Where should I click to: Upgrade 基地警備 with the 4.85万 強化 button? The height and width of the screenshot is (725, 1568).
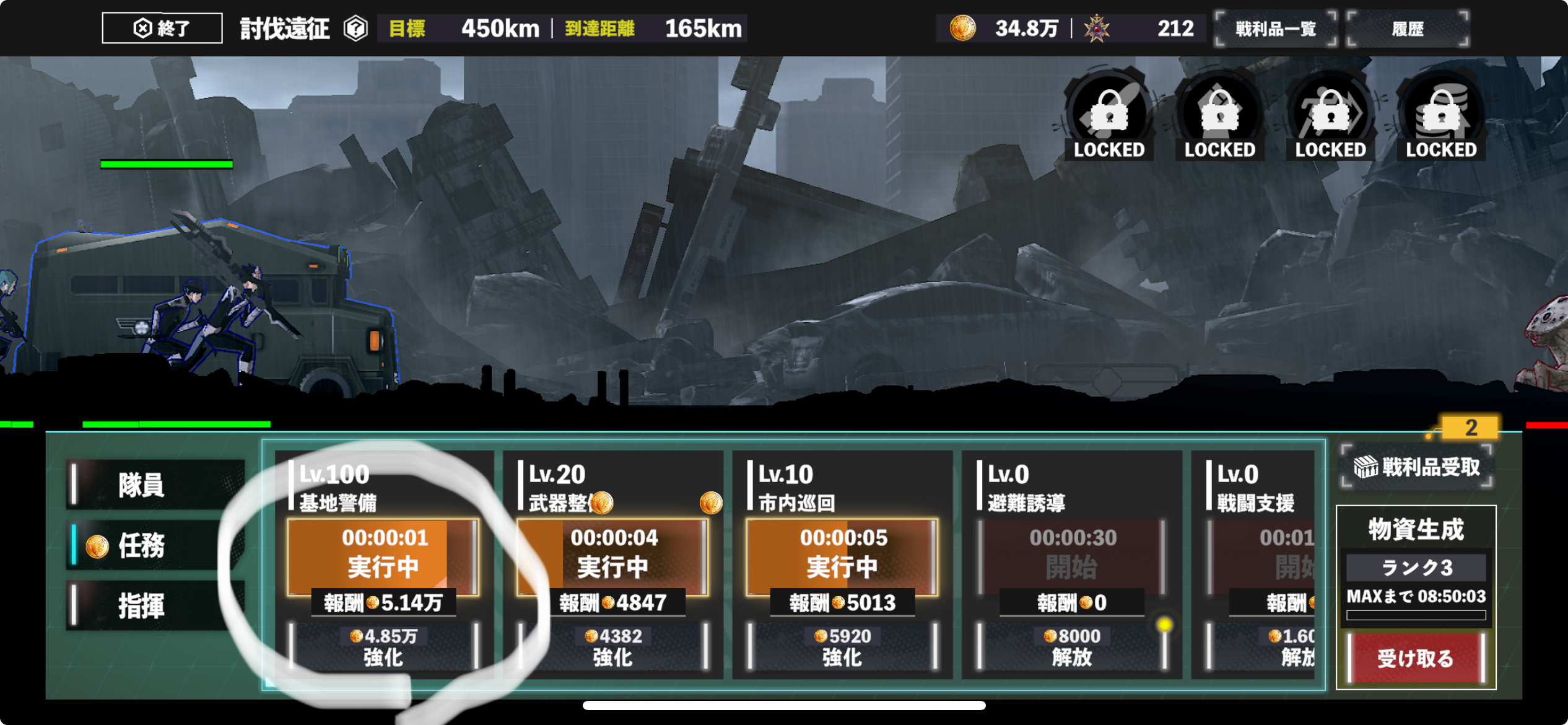[384, 646]
